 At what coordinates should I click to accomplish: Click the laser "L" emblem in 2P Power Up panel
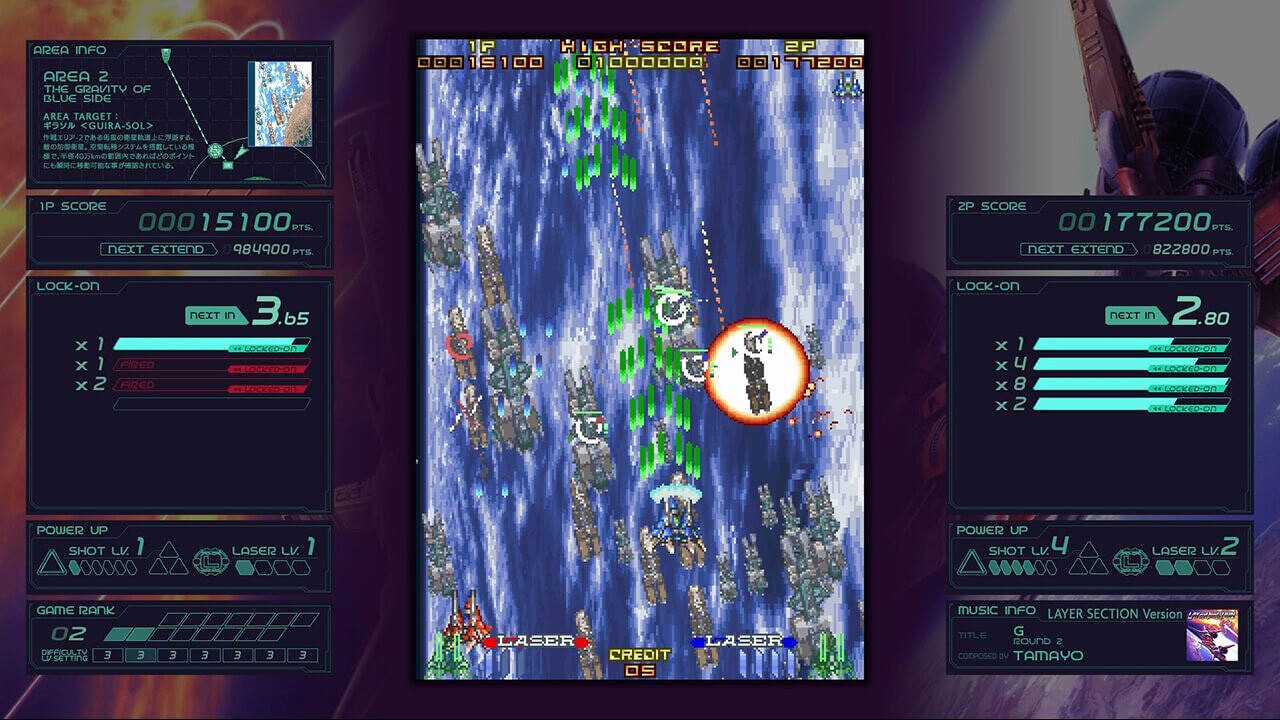click(x=1131, y=560)
